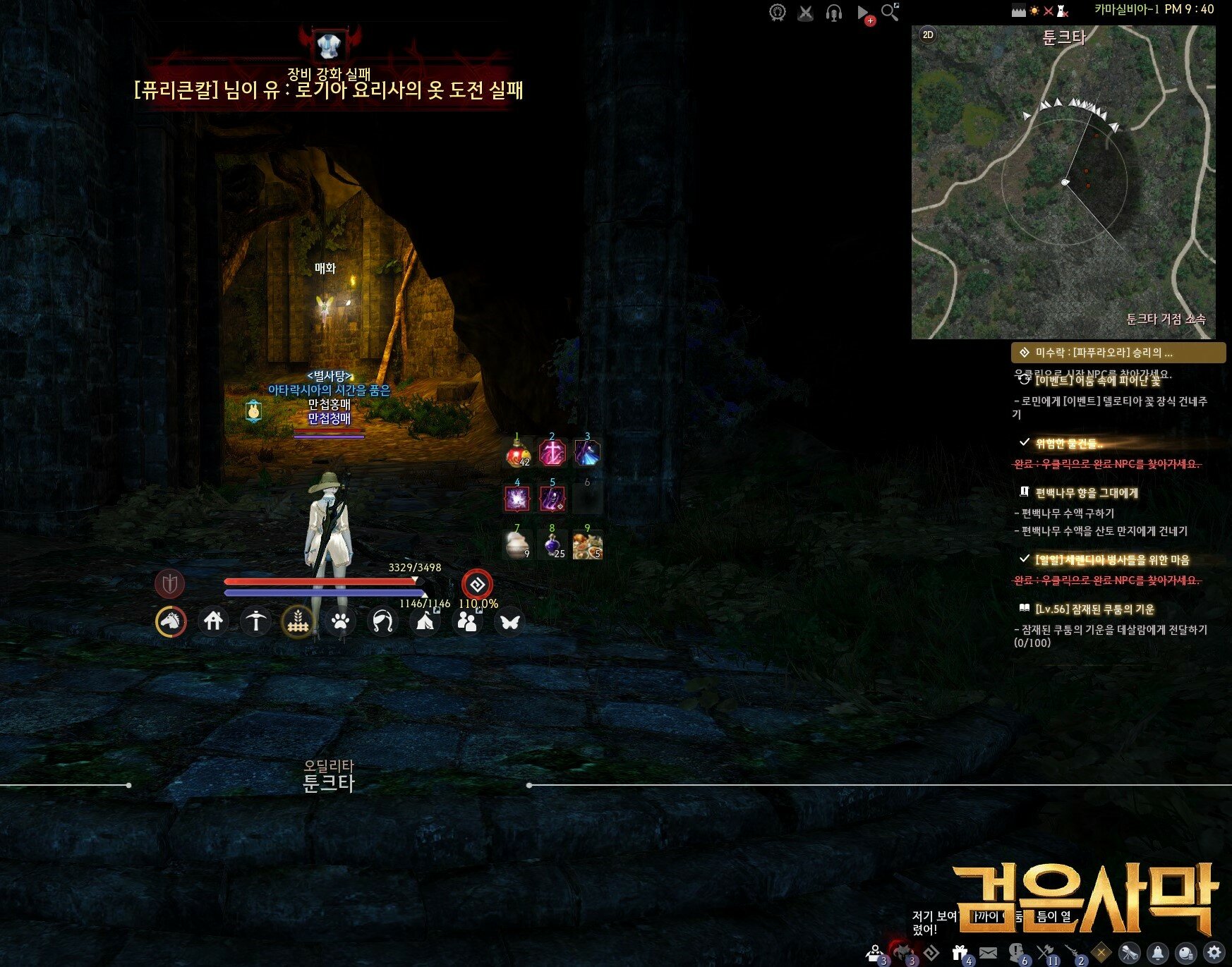
Task: Open the gear settings button
Action: click(x=1214, y=953)
